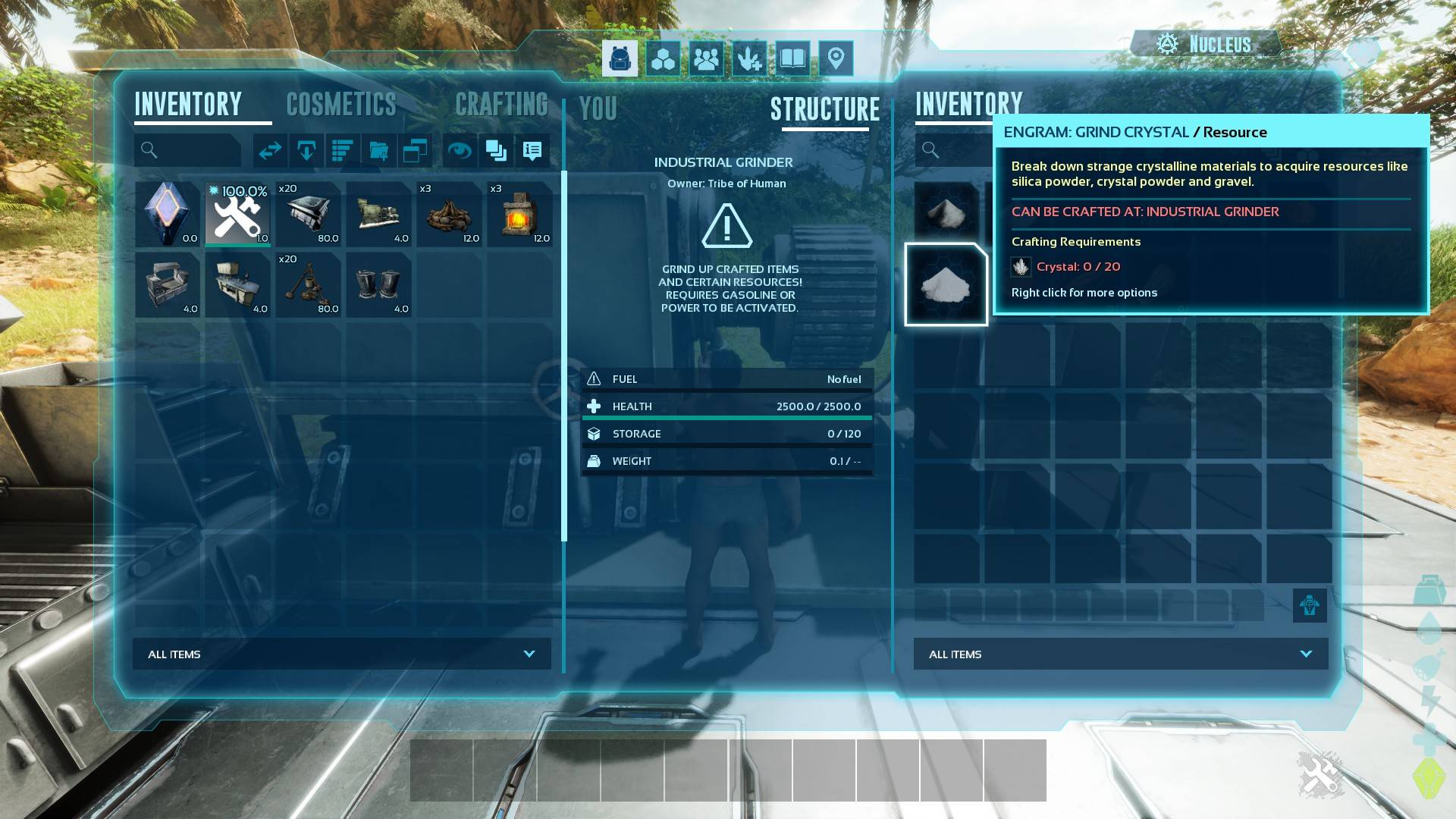Switch to the Cosmetics tab
This screenshot has width=1456, height=819.
(341, 105)
